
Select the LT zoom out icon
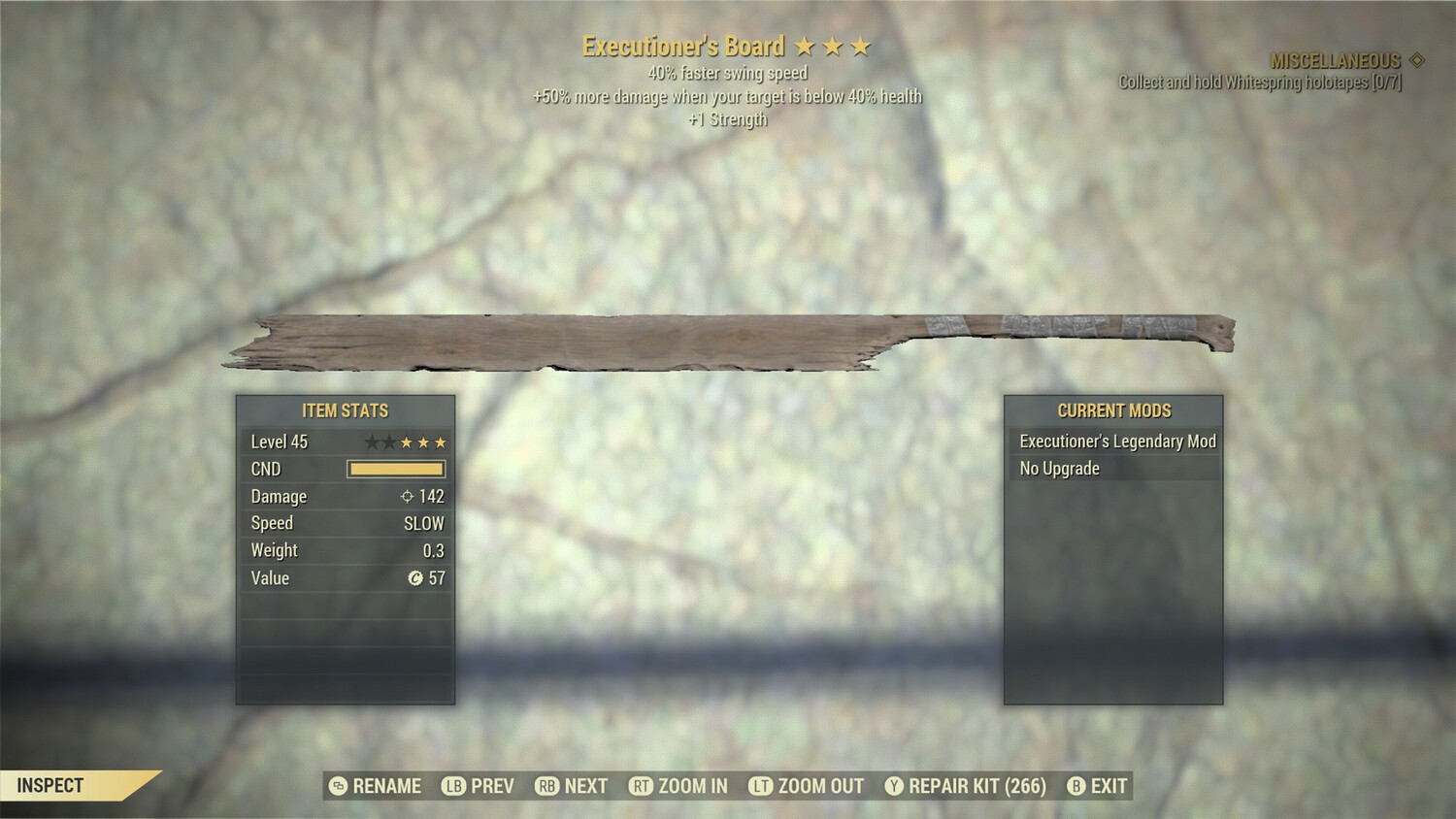point(759,786)
